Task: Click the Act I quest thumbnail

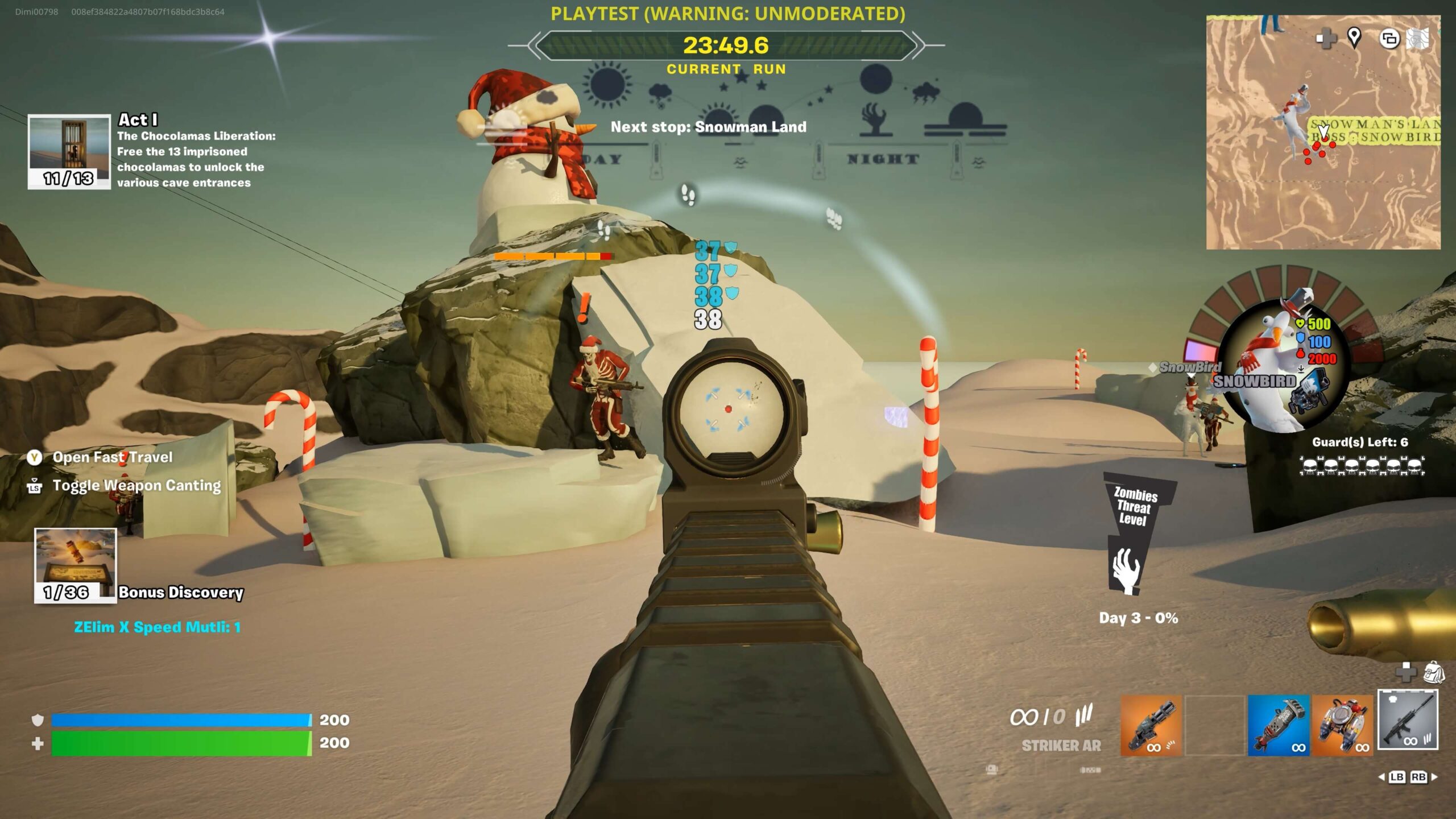Action: 69,151
